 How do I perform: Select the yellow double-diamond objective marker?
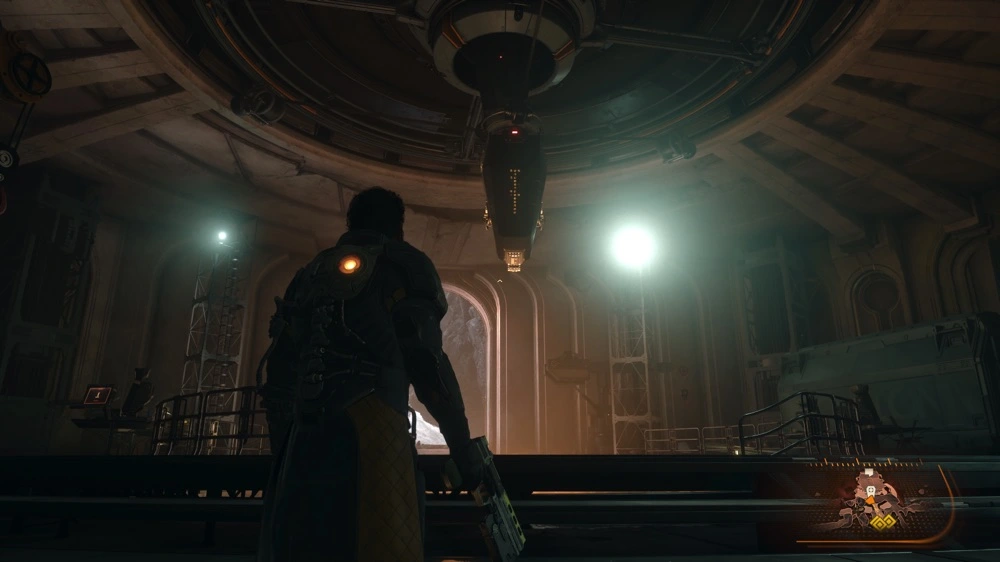click(x=881, y=523)
